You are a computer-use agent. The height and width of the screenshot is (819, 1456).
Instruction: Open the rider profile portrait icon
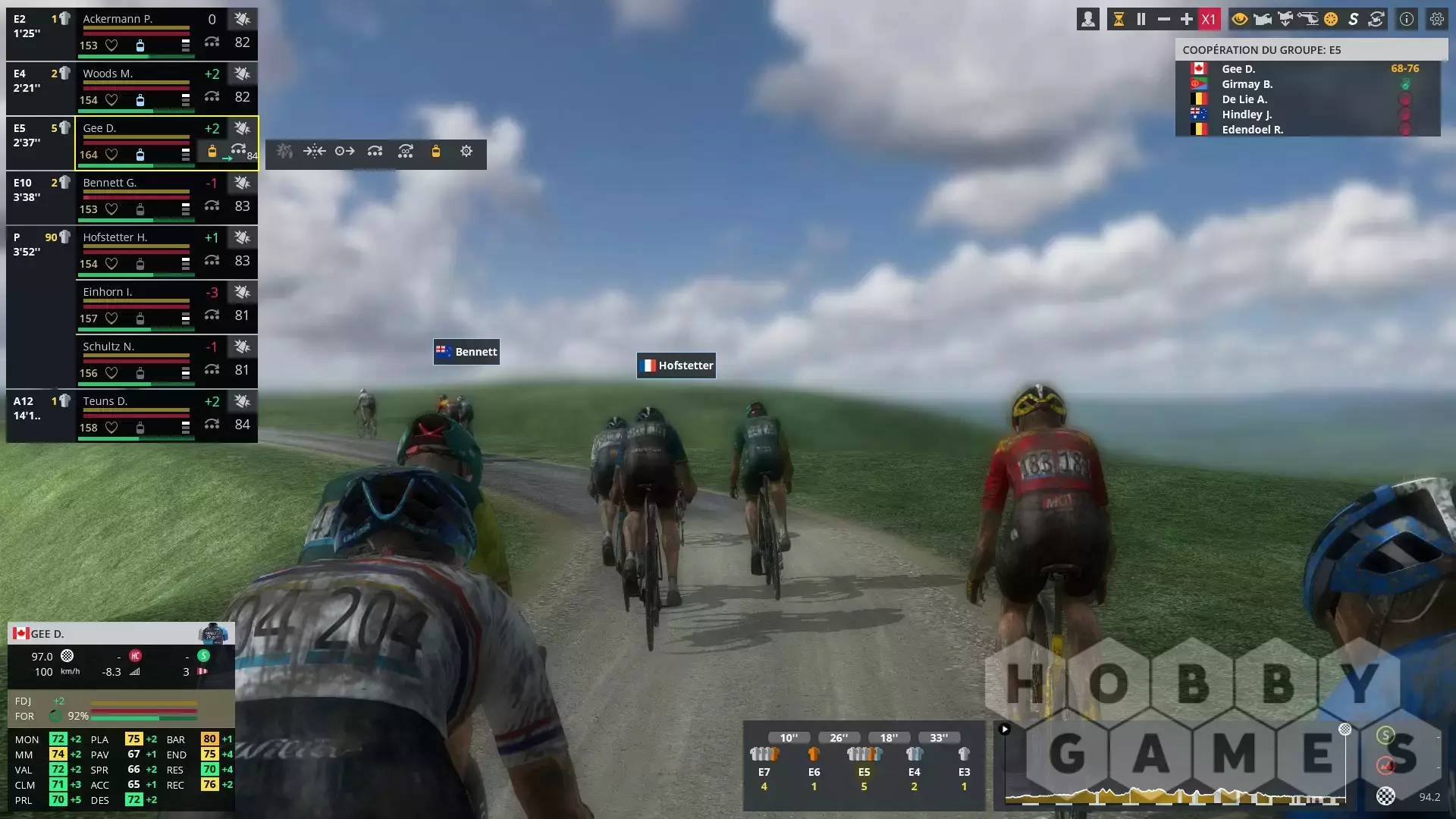coord(1087,20)
